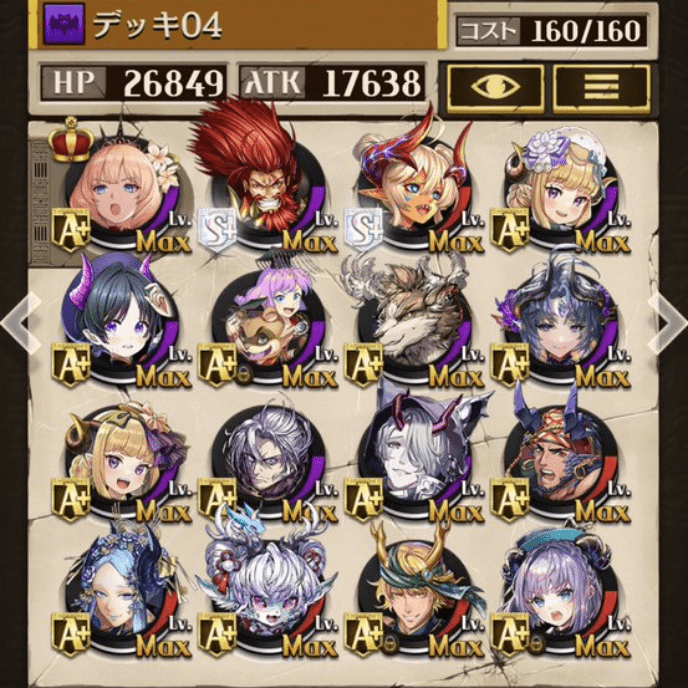This screenshot has height=688, width=688.
Task: Choose the silver-haired man with cat ears
Action: pos(408,450)
